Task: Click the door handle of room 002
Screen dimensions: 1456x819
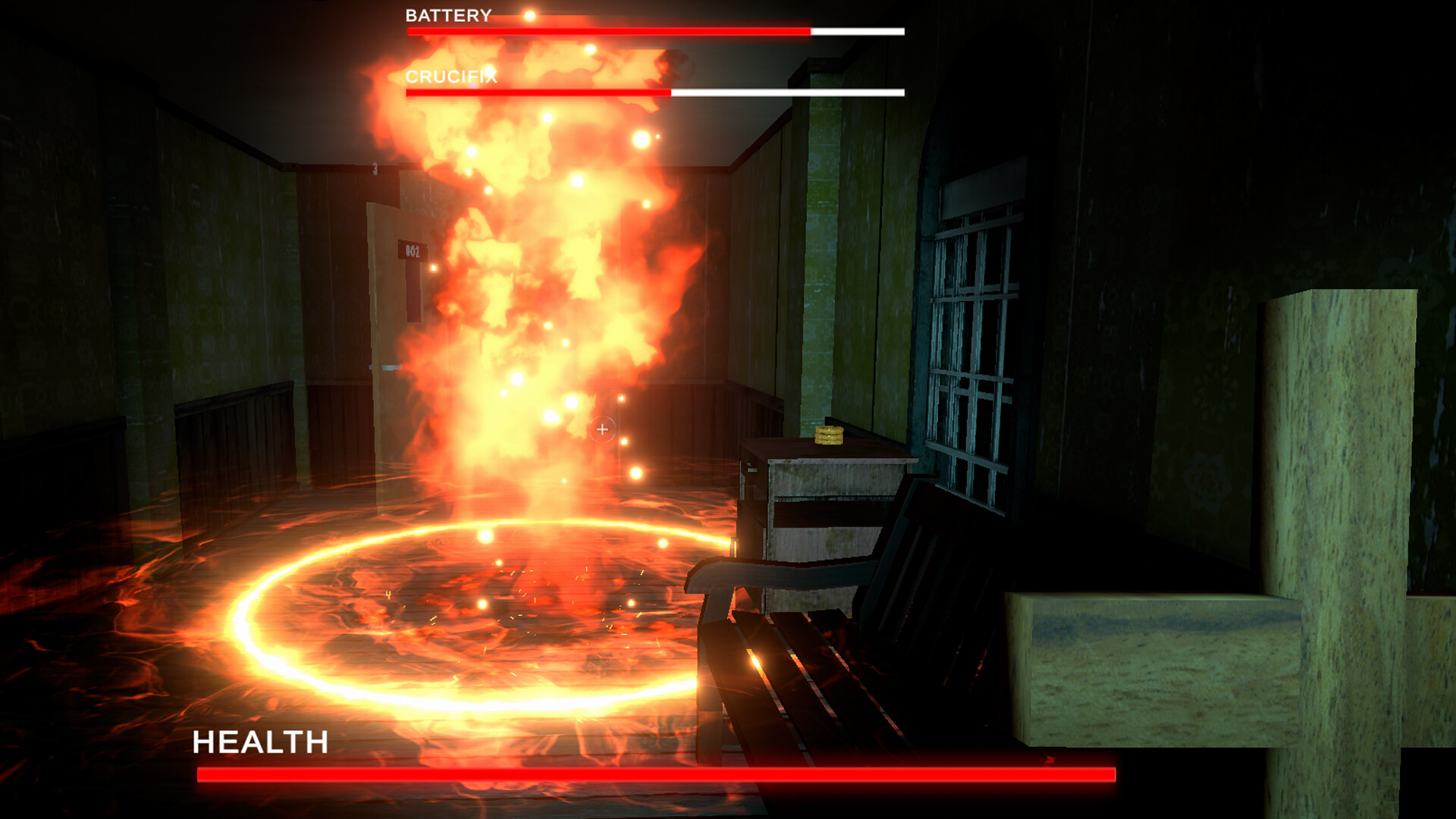Action: (391, 366)
